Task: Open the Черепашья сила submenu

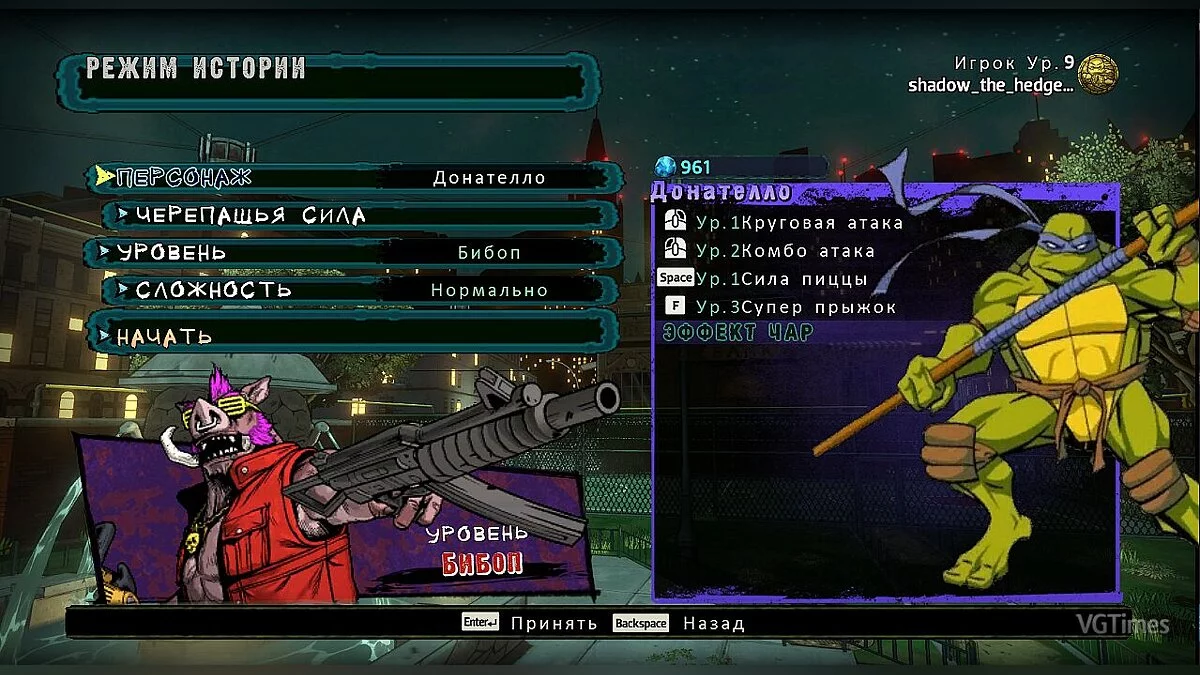Action: pyautogui.click(x=361, y=215)
